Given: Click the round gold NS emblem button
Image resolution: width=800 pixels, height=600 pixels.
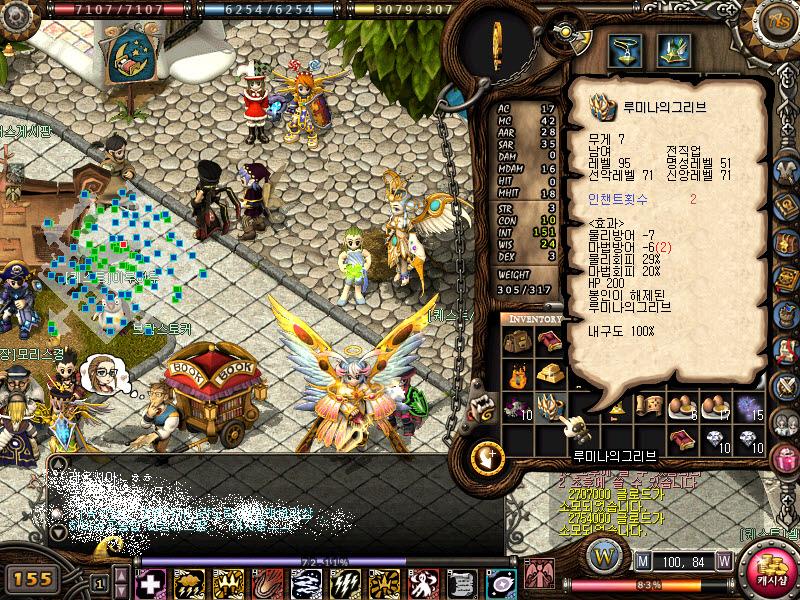Looking at the screenshot, I should point(777,21).
